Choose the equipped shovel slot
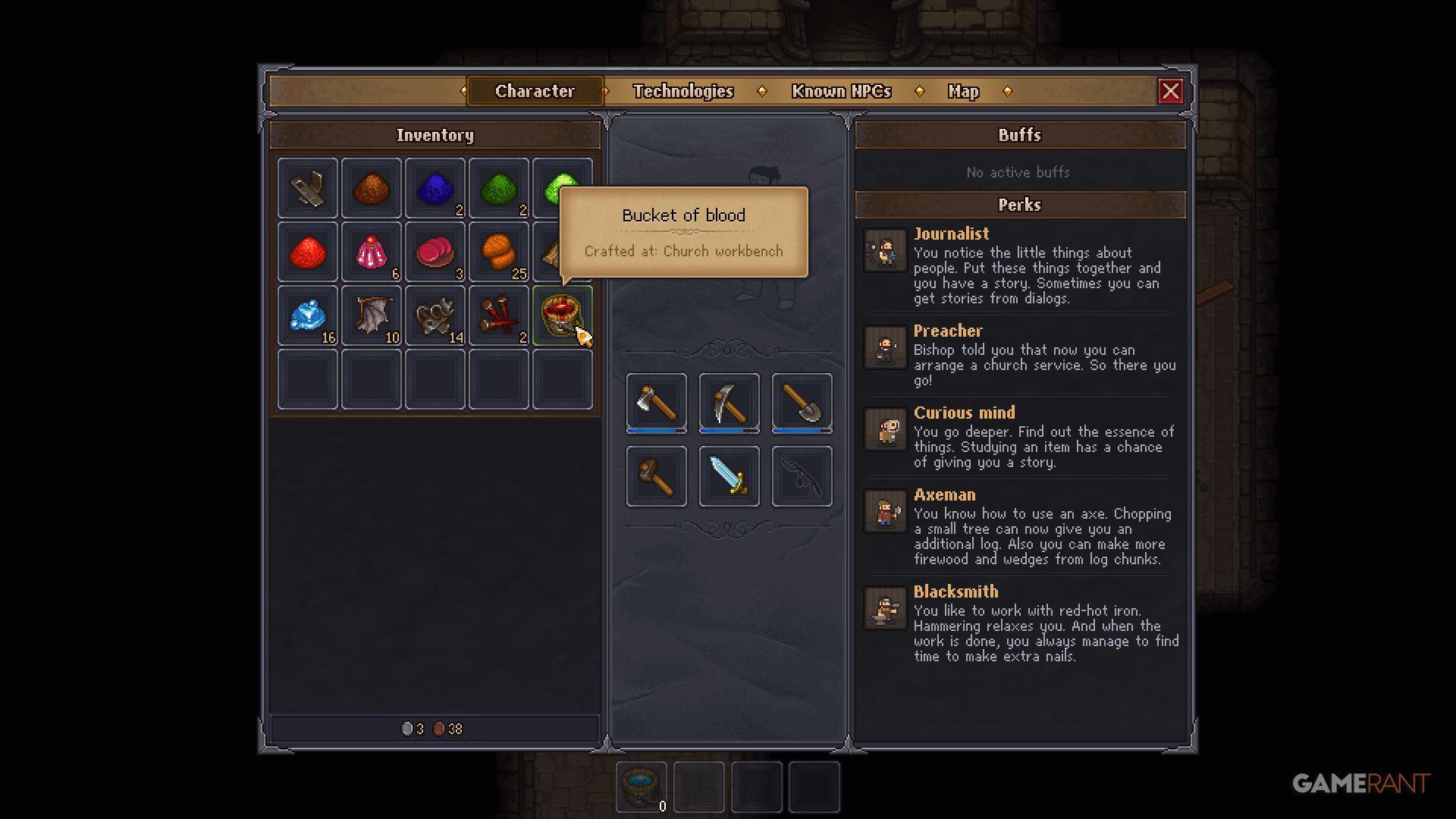Screen dimensions: 1456x819 tap(802, 403)
